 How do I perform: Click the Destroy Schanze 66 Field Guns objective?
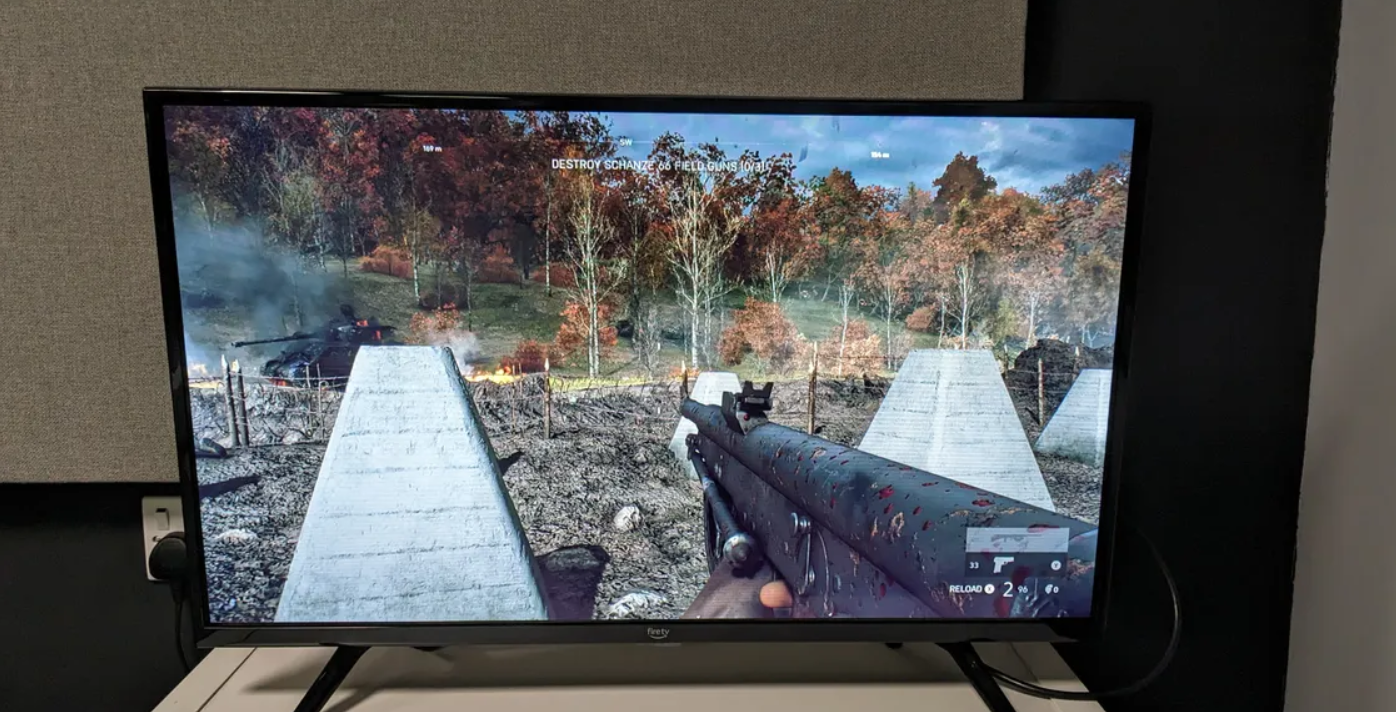(660, 164)
